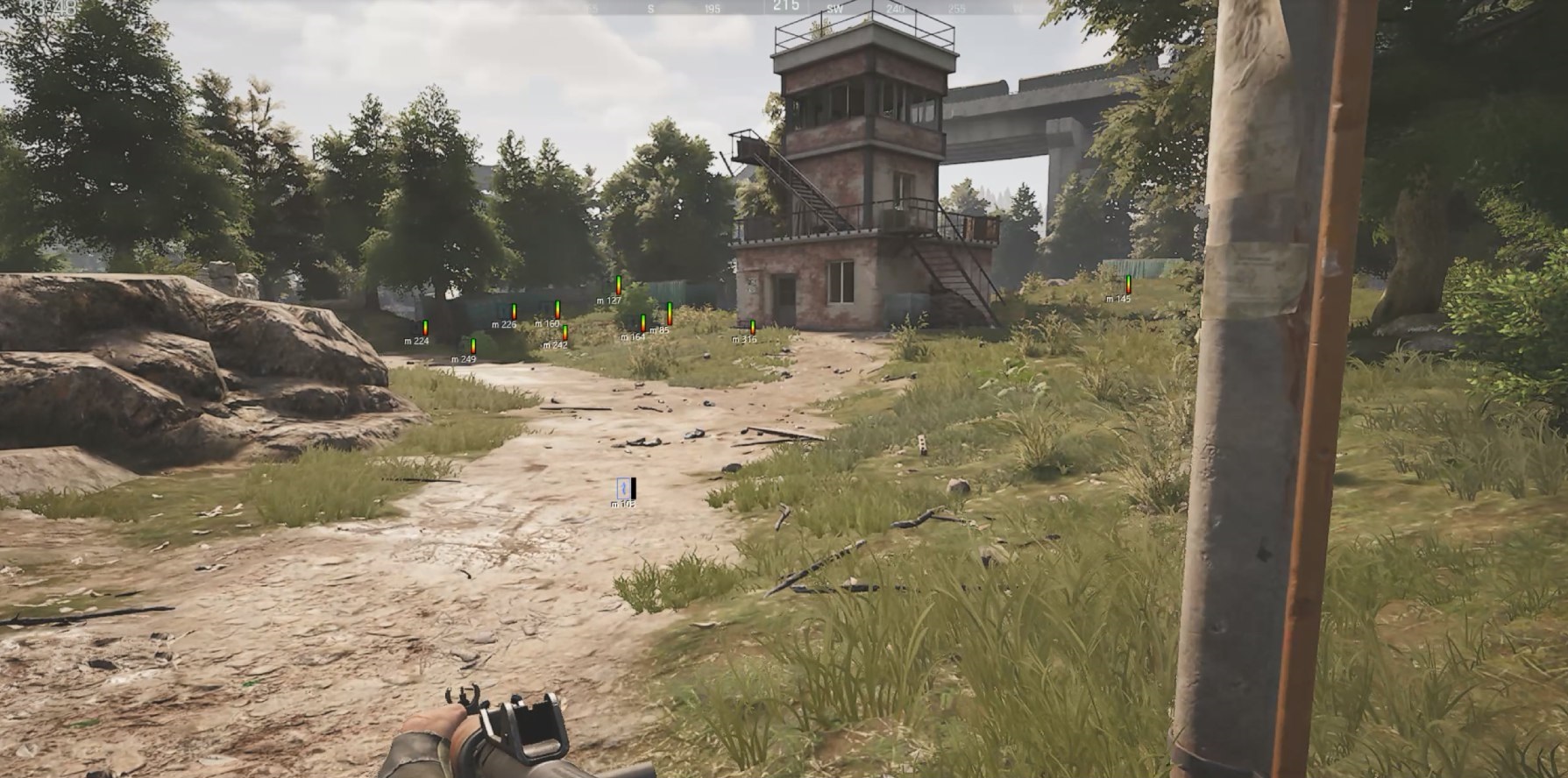Select the marker labeled m 160
This screenshot has height=778, width=1568.
coord(557,309)
